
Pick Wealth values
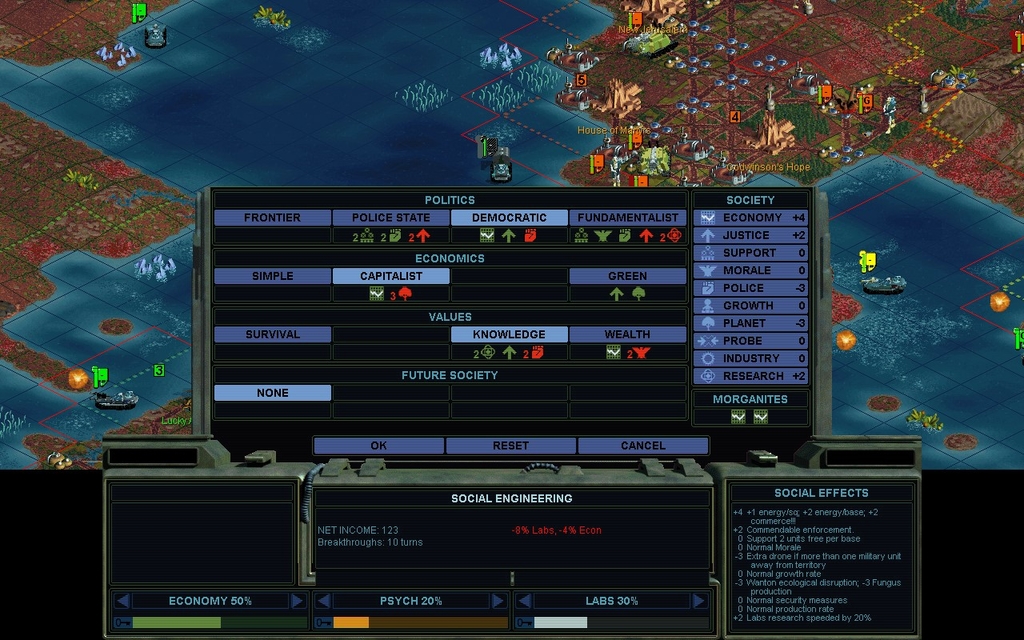tap(627, 335)
